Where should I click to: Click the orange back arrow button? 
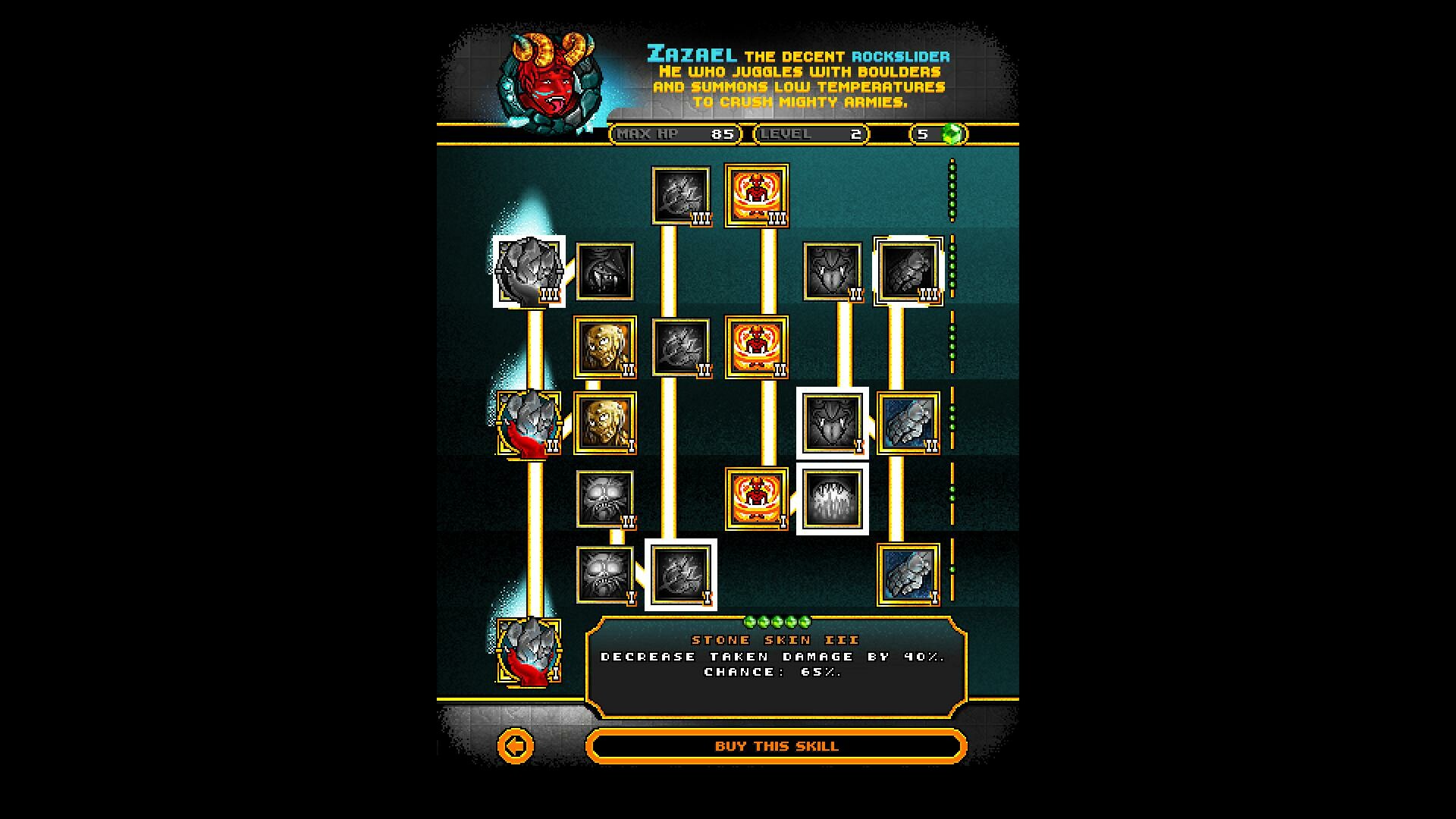[x=516, y=746]
